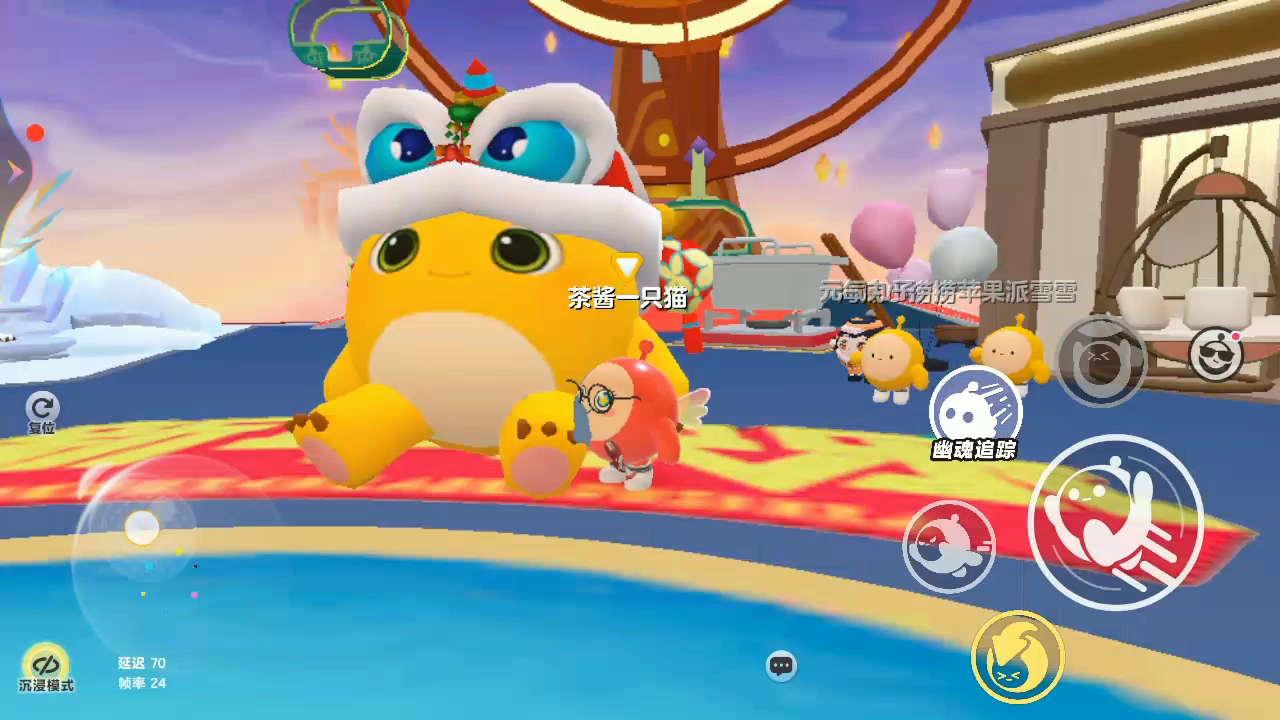This screenshot has width=1280, height=720.
Task: Trigger the large red jump button
Action: click(1115, 522)
